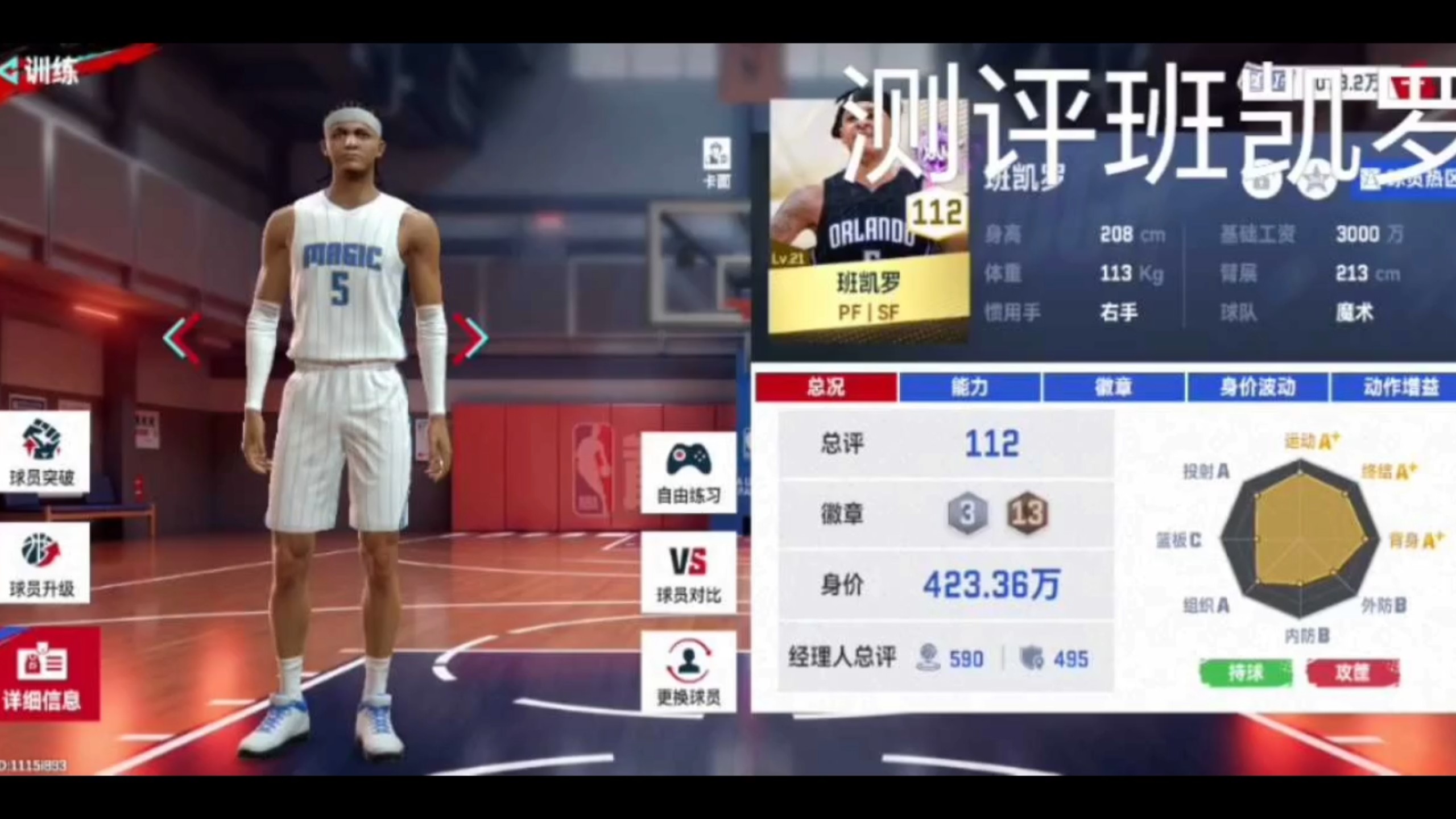Choose 更换球员 to swap player
The image size is (1456, 819).
click(688, 672)
